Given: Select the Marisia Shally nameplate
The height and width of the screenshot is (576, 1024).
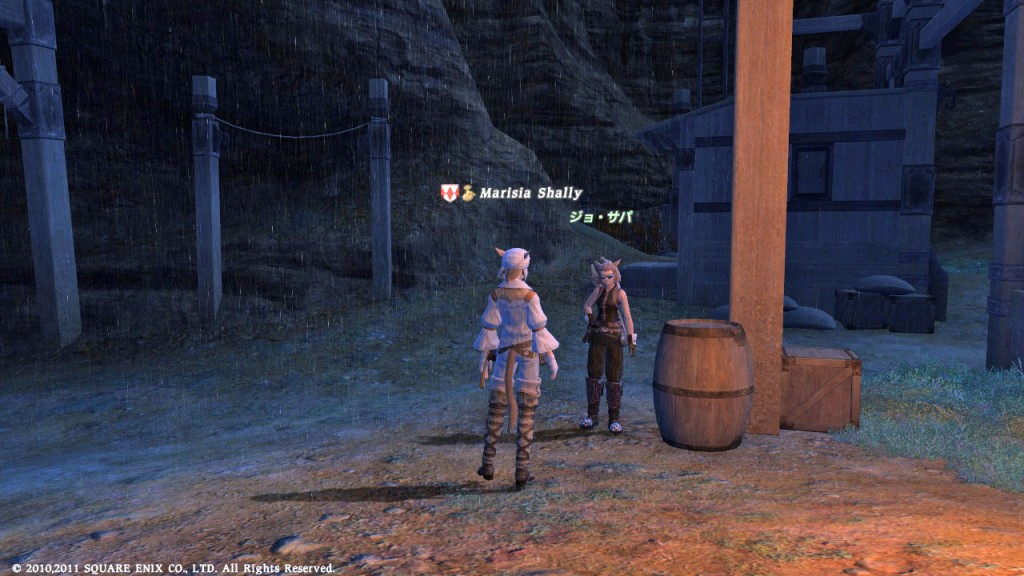Looking at the screenshot, I should coord(529,193).
